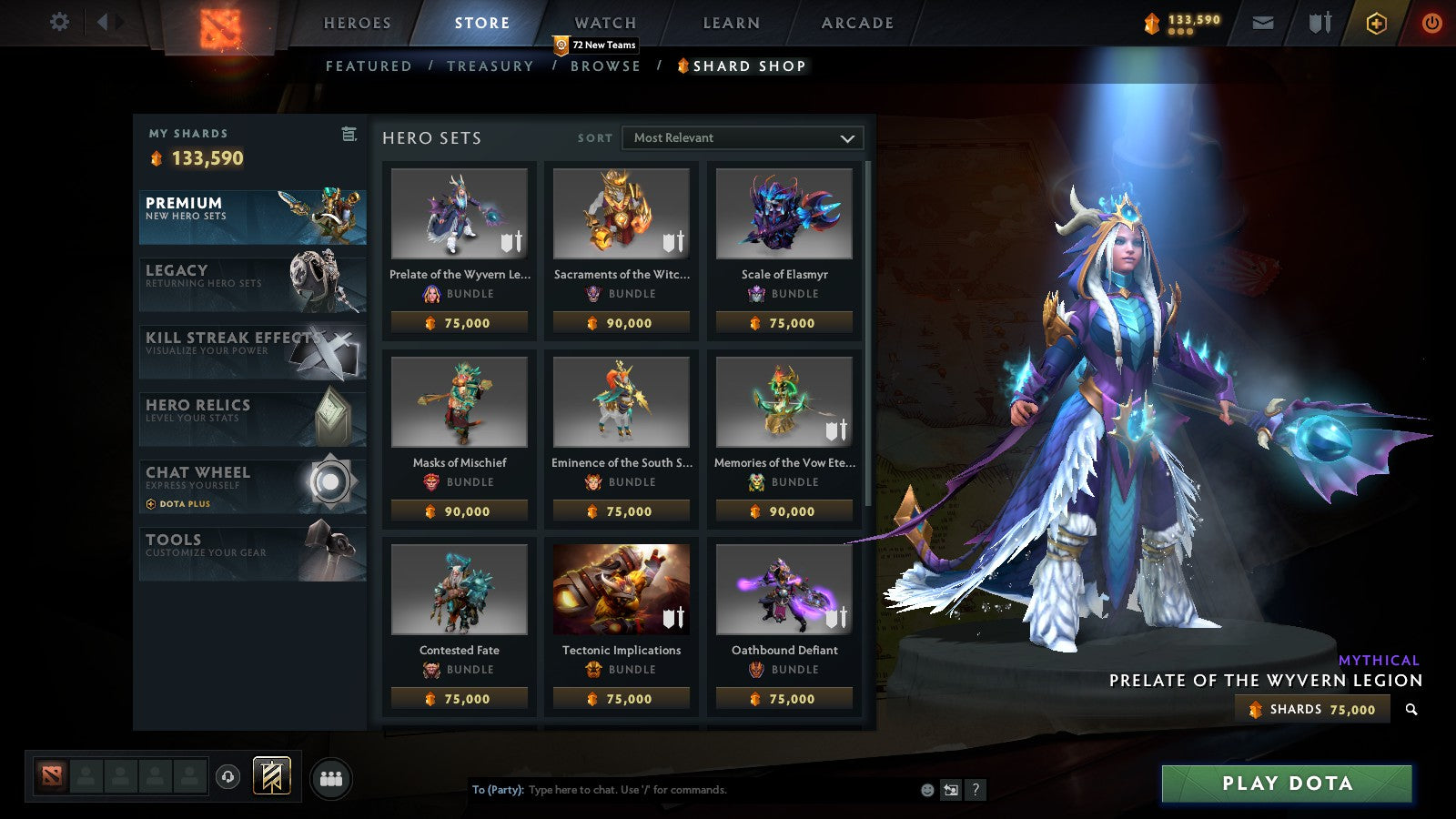The width and height of the screenshot is (1456, 819).
Task: Open the Most Relevant sort dropdown
Action: click(x=742, y=138)
